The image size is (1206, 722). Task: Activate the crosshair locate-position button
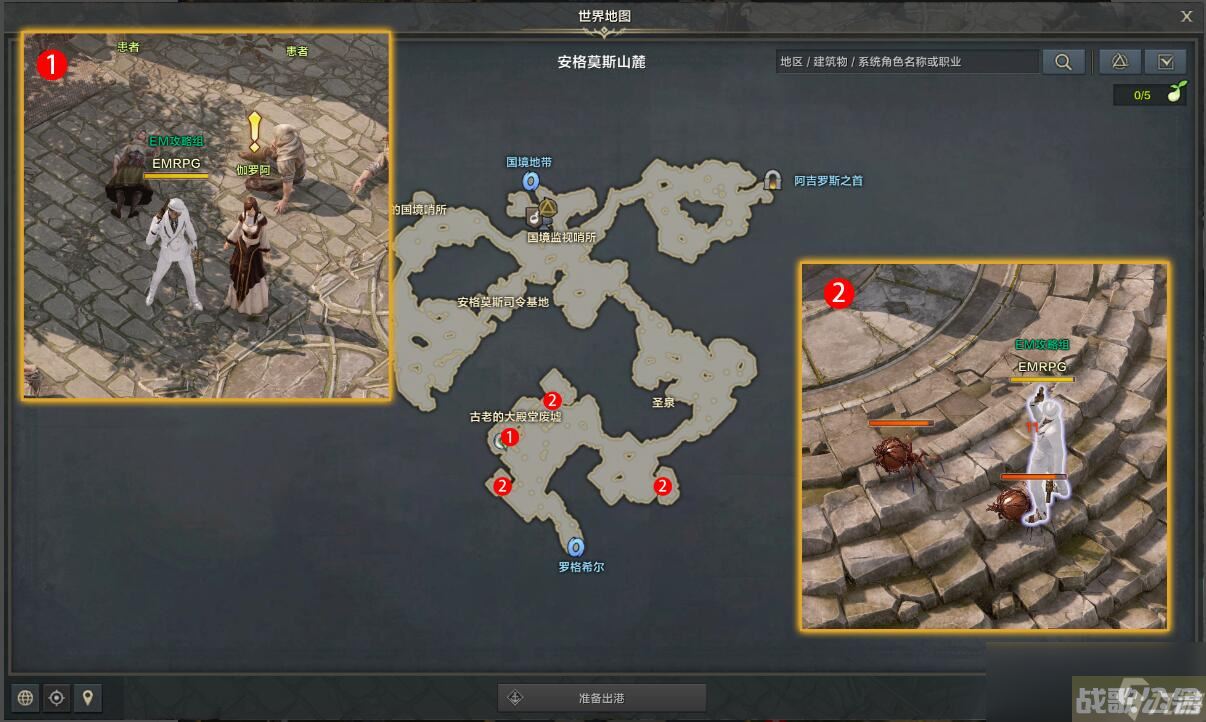click(x=57, y=697)
